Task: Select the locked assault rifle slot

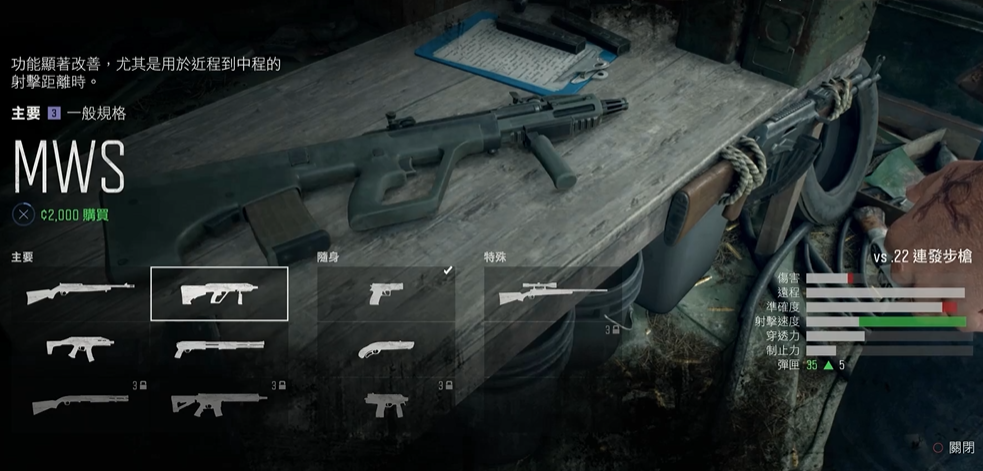Action: [219, 404]
